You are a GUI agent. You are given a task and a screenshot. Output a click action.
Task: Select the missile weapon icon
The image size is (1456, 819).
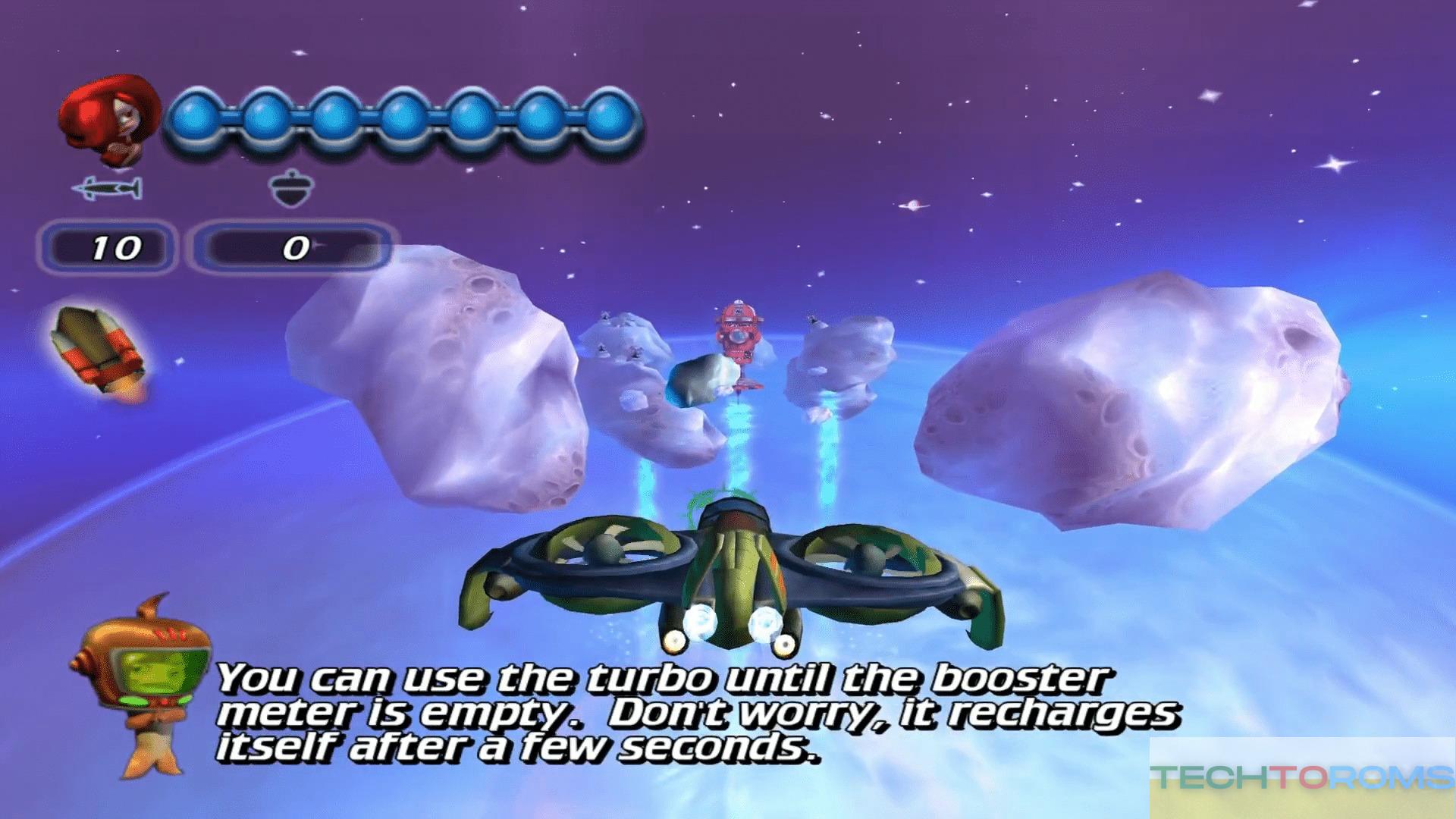(107, 188)
